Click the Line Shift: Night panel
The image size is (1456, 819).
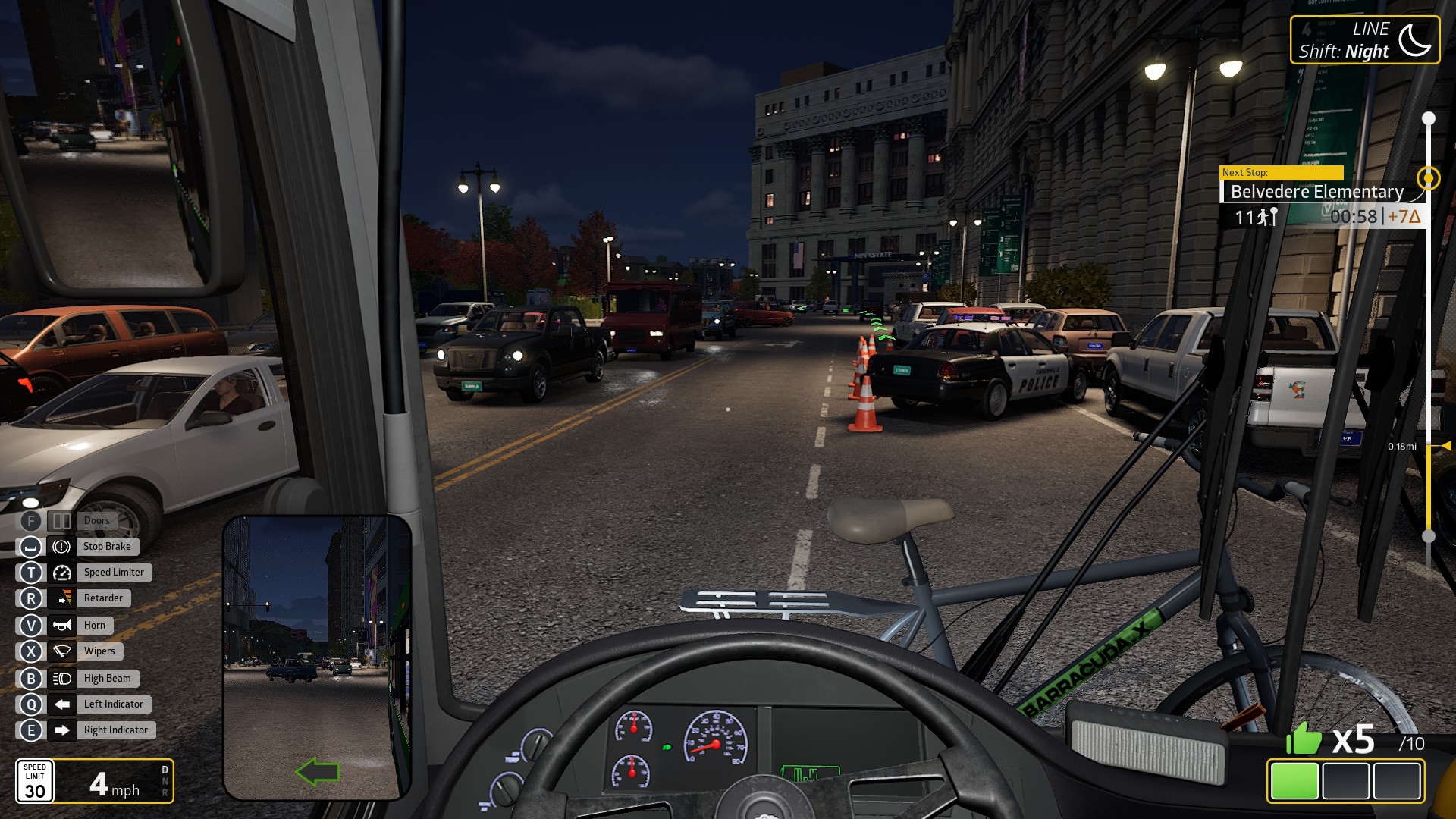(1363, 41)
